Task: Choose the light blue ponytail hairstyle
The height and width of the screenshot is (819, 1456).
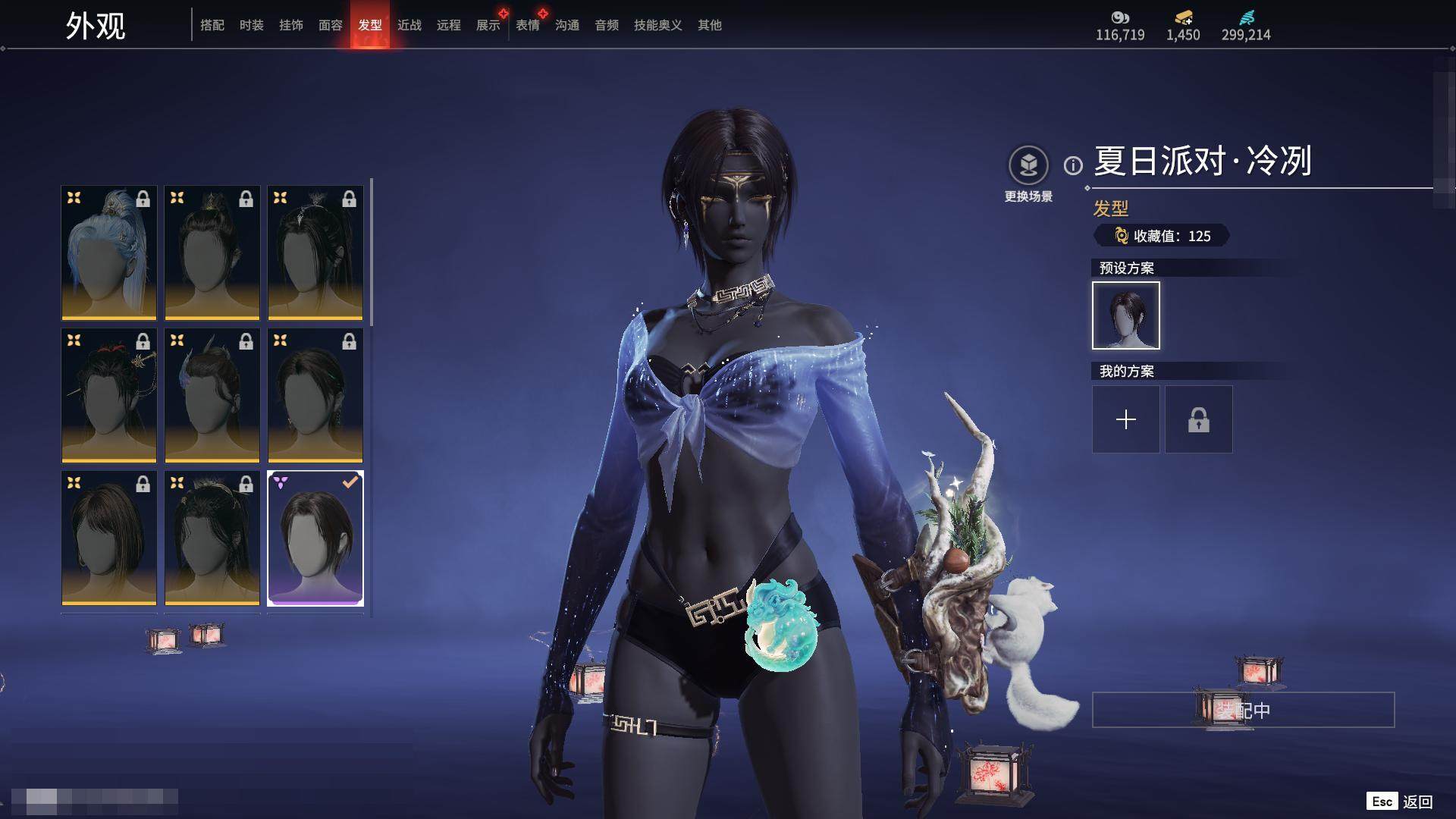Action: 109,253
